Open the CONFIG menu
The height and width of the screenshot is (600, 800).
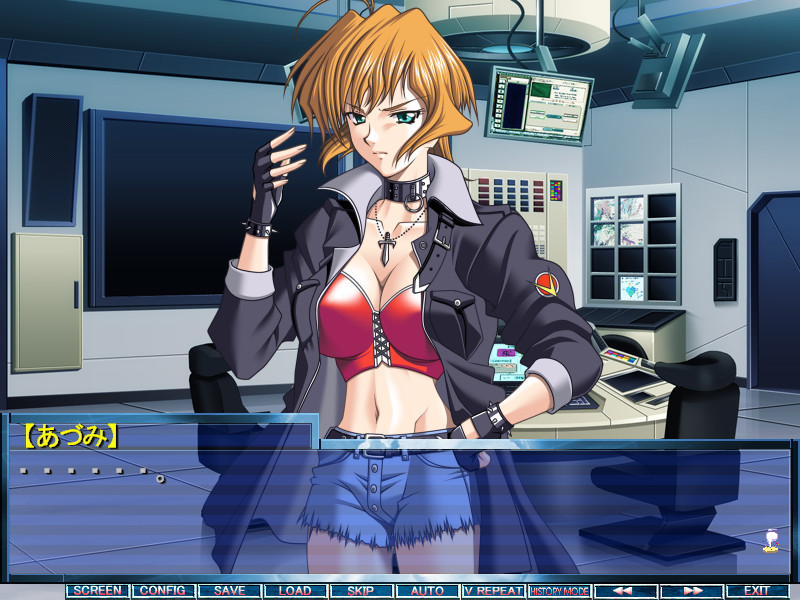coord(163,591)
